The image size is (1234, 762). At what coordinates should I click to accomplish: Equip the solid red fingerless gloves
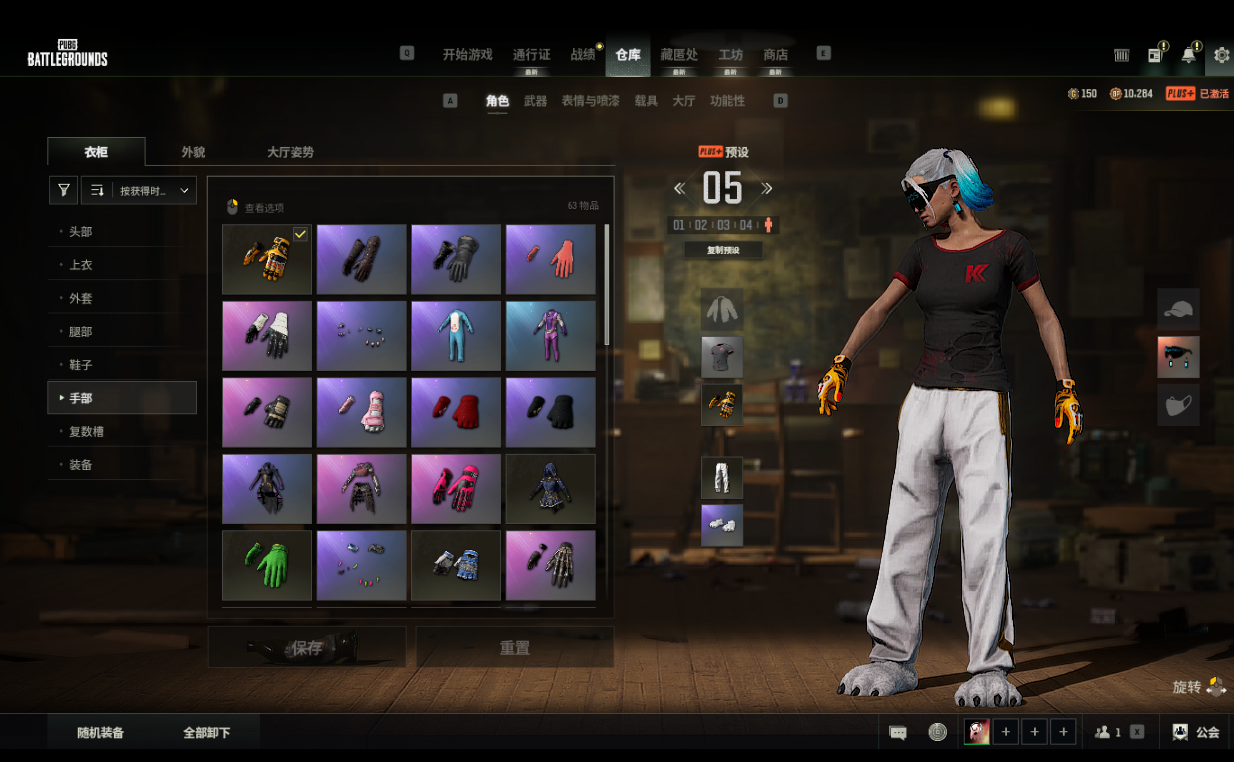[455, 412]
